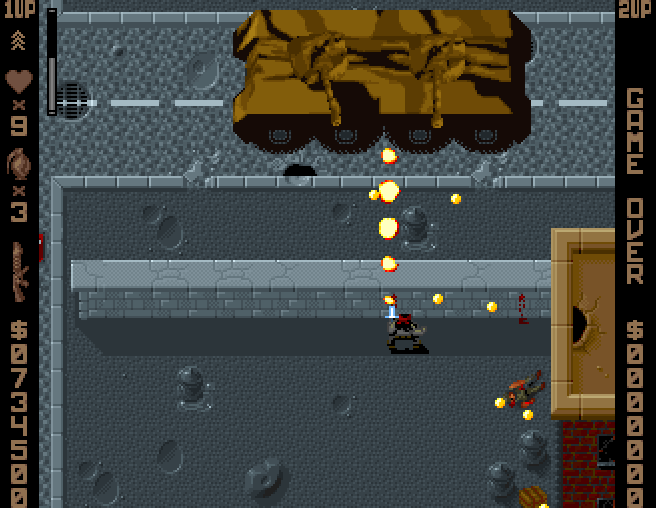Image resolution: width=656 pixels, height=508 pixels.
Task: Click the heart lives icon
Action: (x=19, y=80)
